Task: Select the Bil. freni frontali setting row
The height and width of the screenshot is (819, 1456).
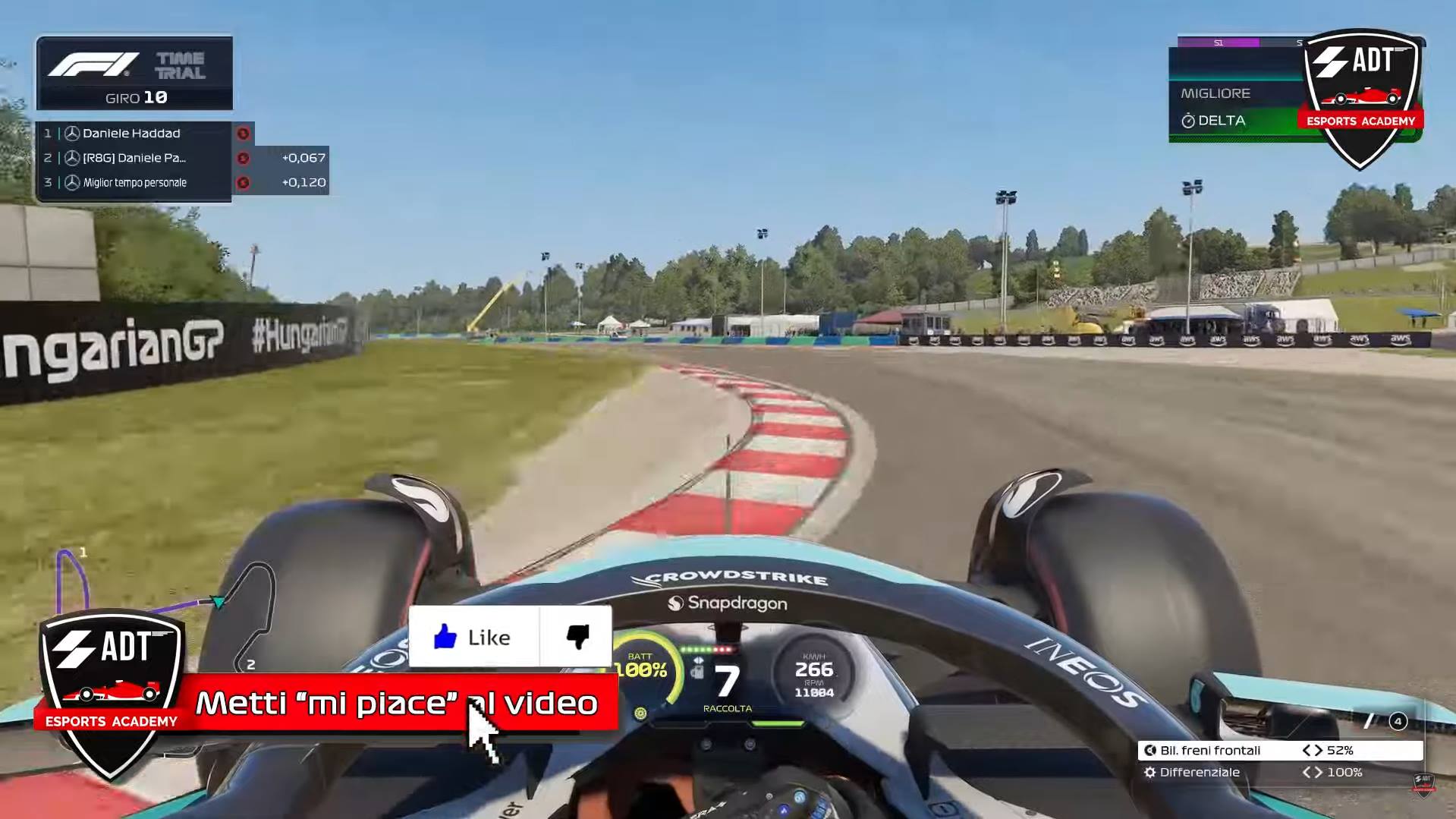Action: (x=1279, y=751)
